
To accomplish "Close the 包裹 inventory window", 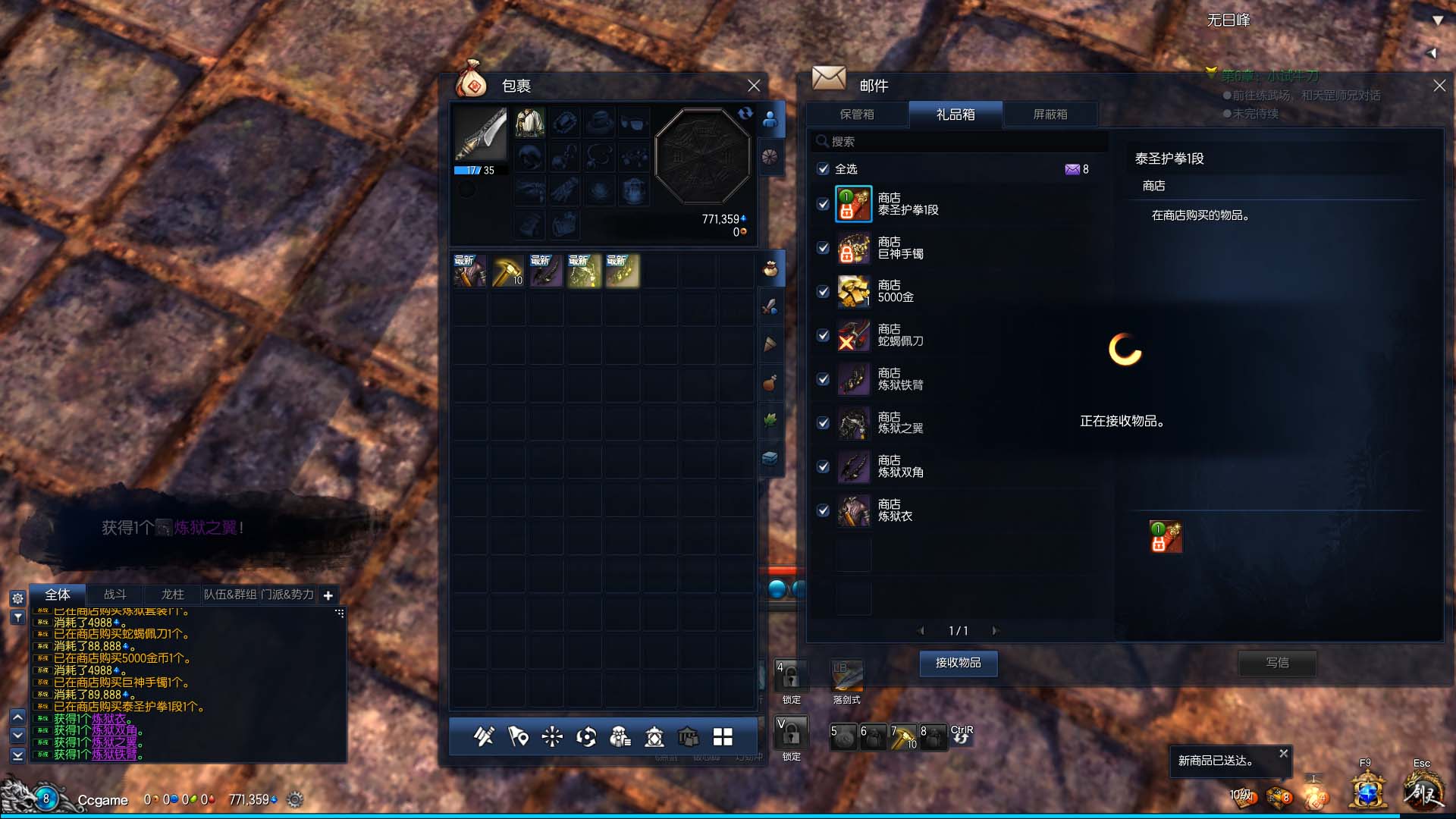I will coord(753,86).
